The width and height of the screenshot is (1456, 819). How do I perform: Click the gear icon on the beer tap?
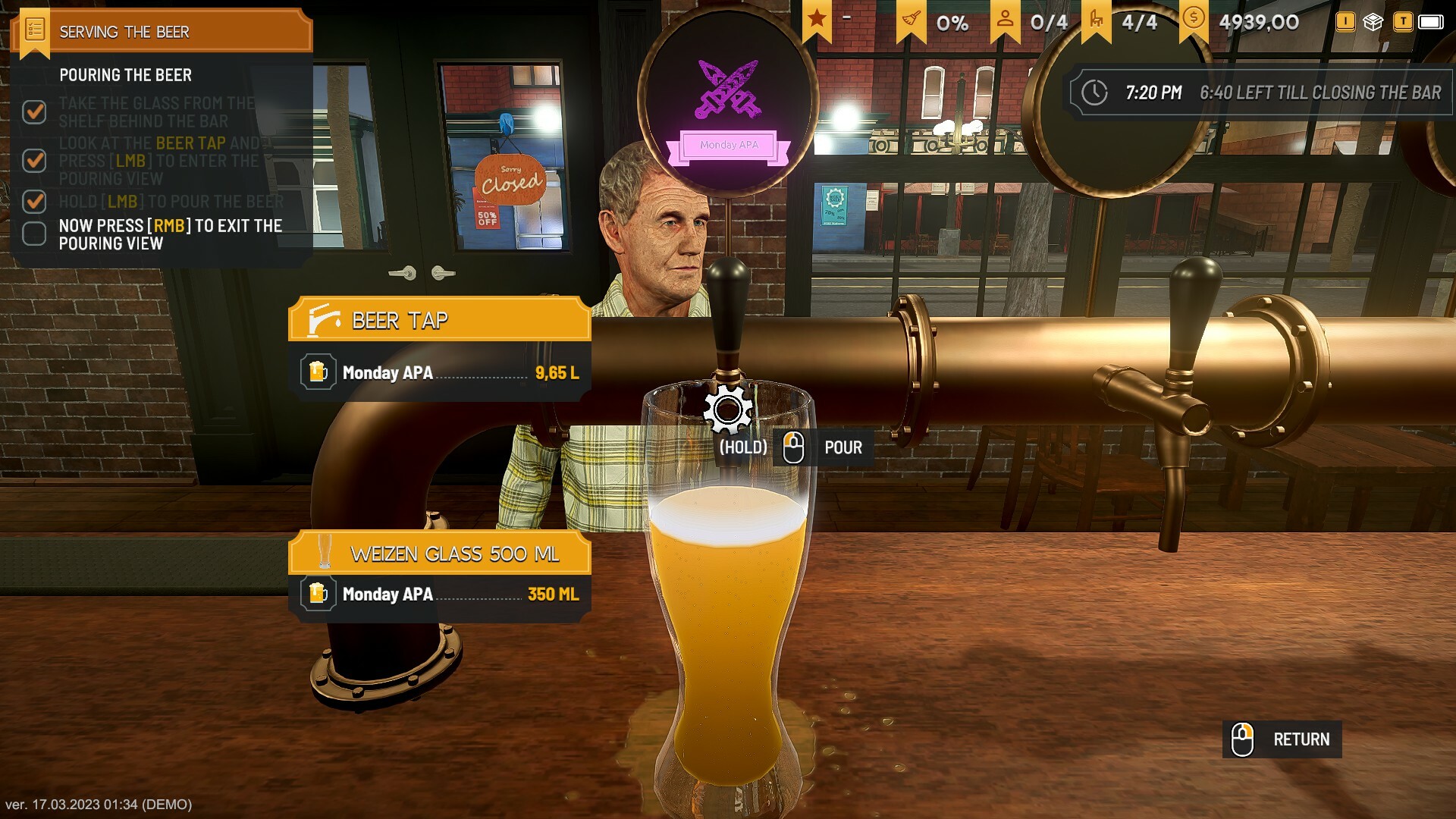click(x=728, y=409)
